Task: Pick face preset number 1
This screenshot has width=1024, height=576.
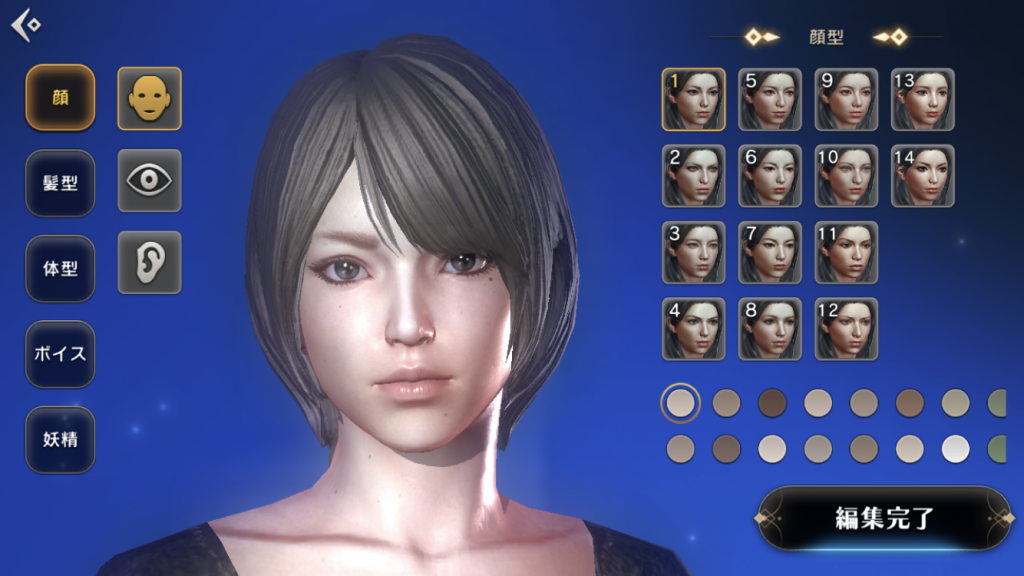Action: 693,99
